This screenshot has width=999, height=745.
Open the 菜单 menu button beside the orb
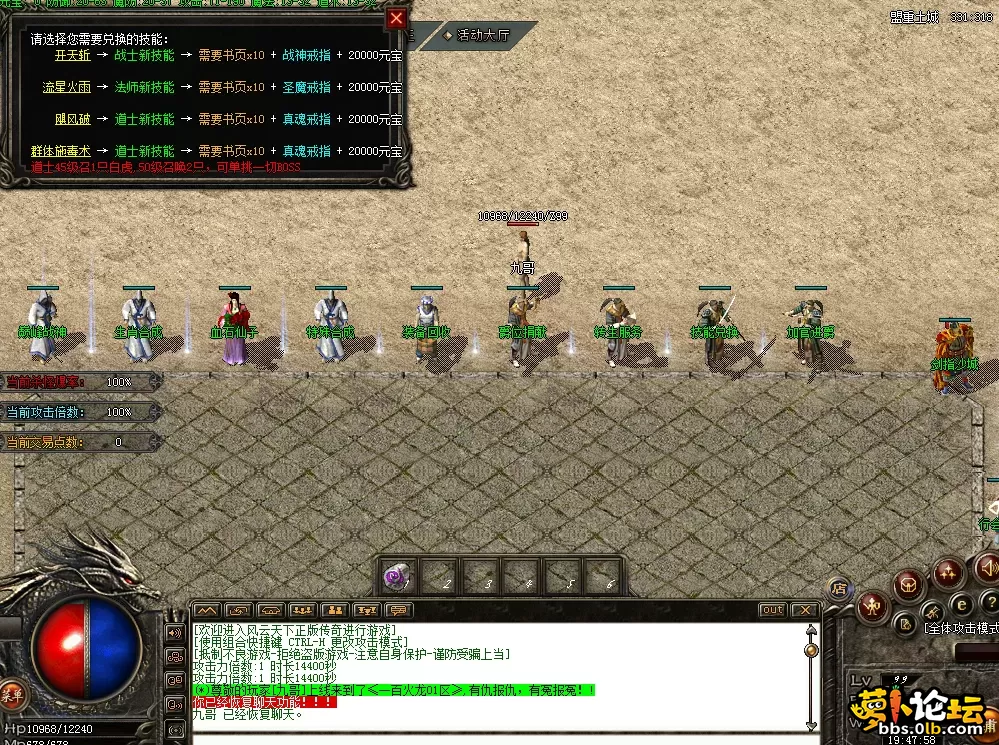(x=12, y=694)
